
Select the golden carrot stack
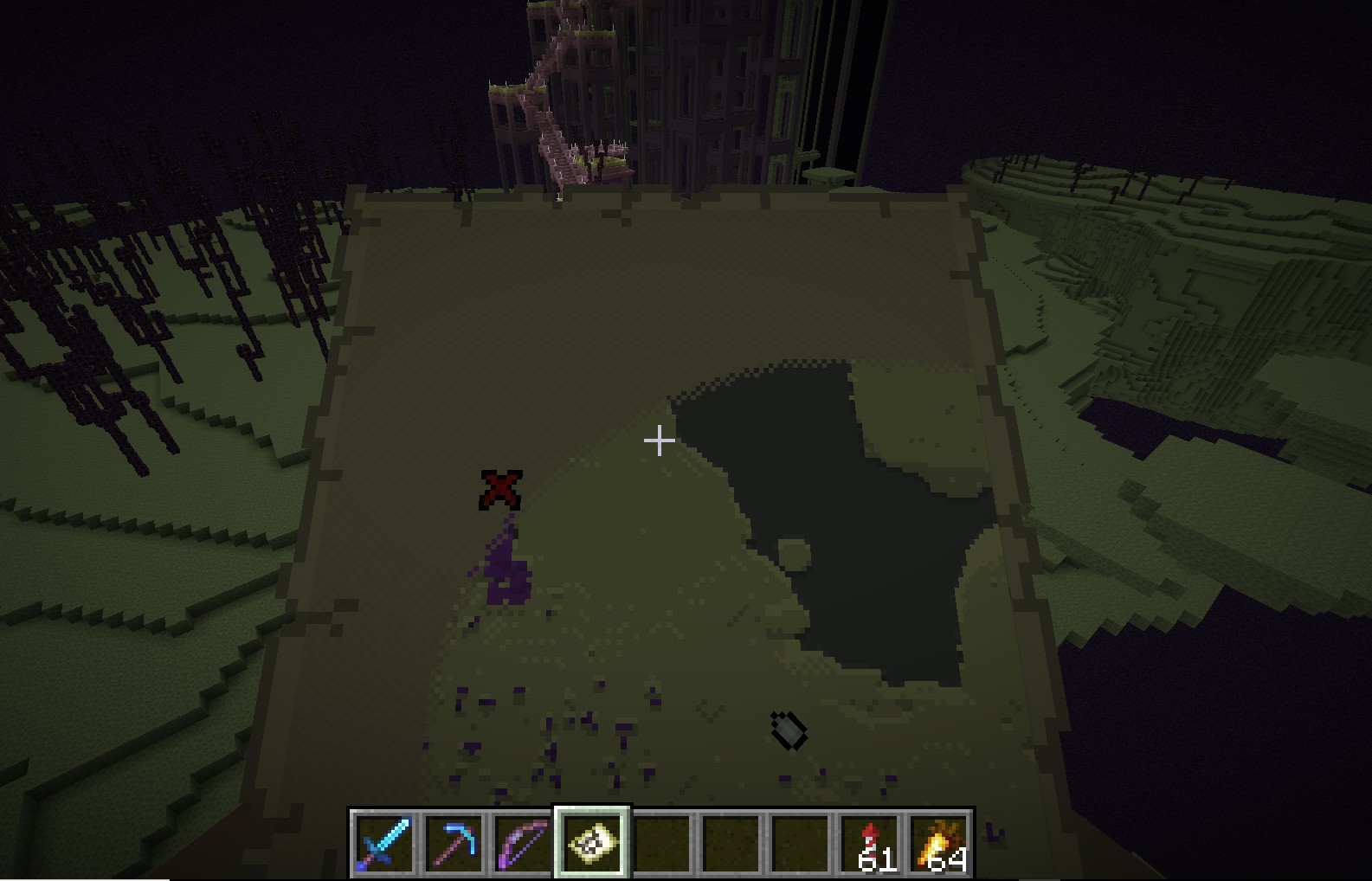click(x=941, y=843)
